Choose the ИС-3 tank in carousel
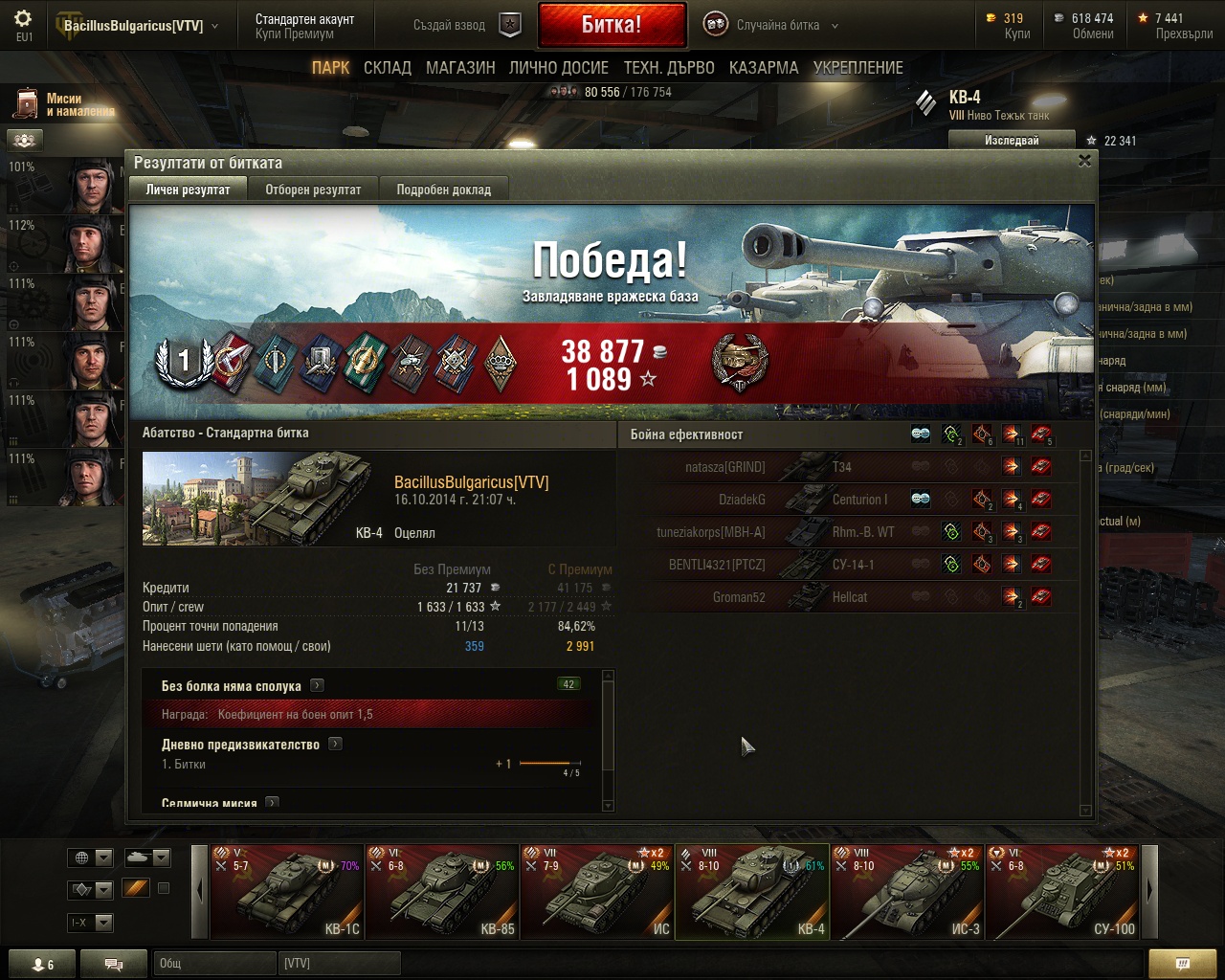Screen dimensions: 1225x980 point(906,892)
